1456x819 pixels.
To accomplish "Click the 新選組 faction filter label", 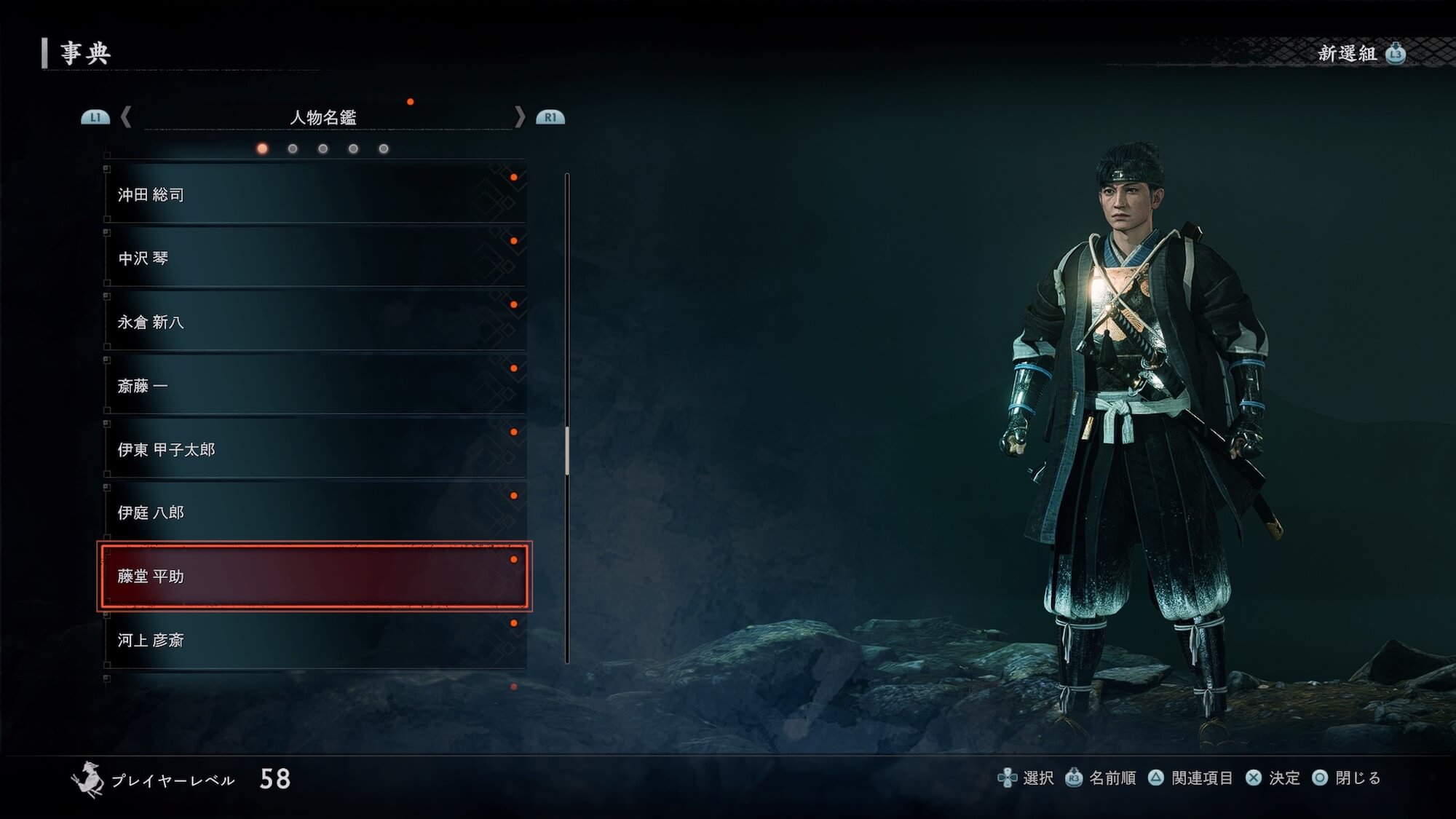I will coord(1348,53).
